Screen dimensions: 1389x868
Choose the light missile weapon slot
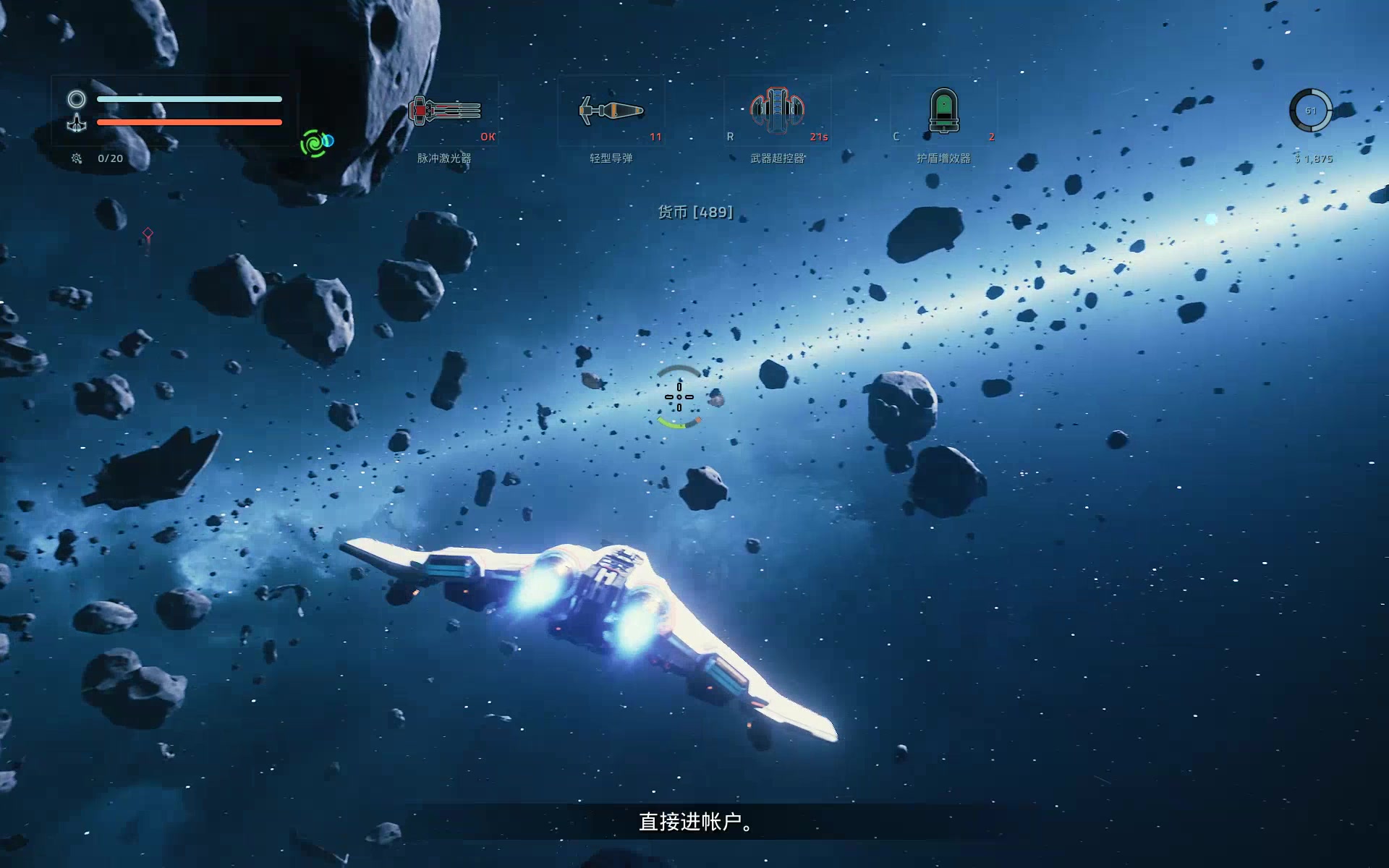coord(611,111)
